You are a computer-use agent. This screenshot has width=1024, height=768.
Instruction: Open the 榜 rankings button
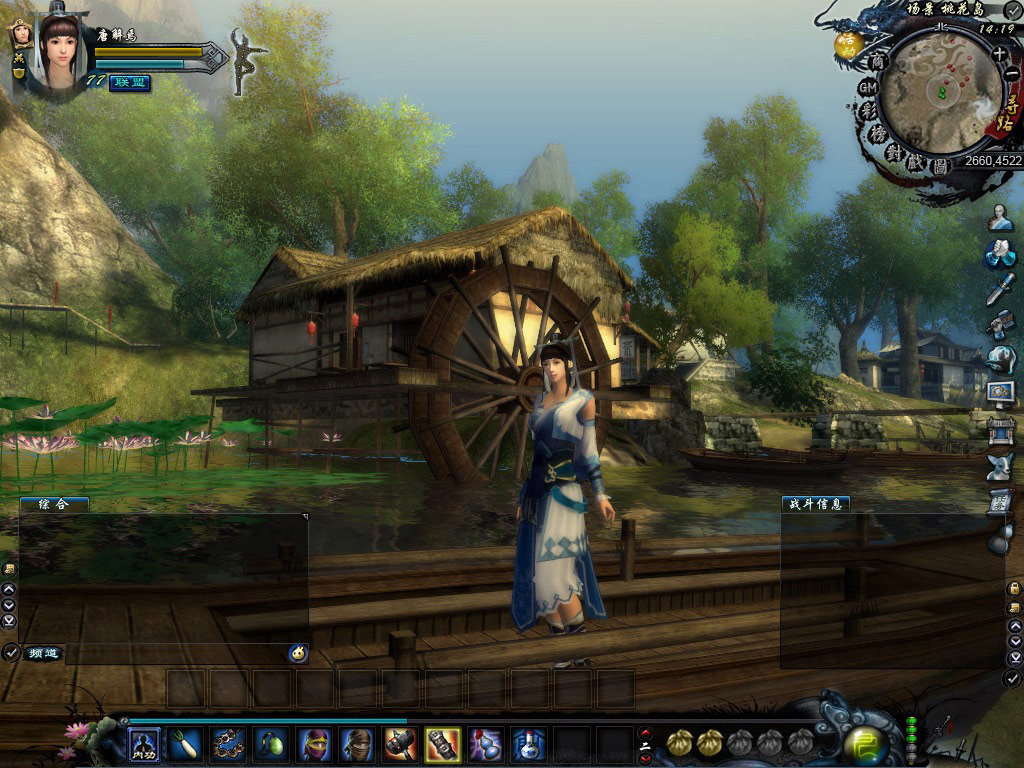coord(876,133)
